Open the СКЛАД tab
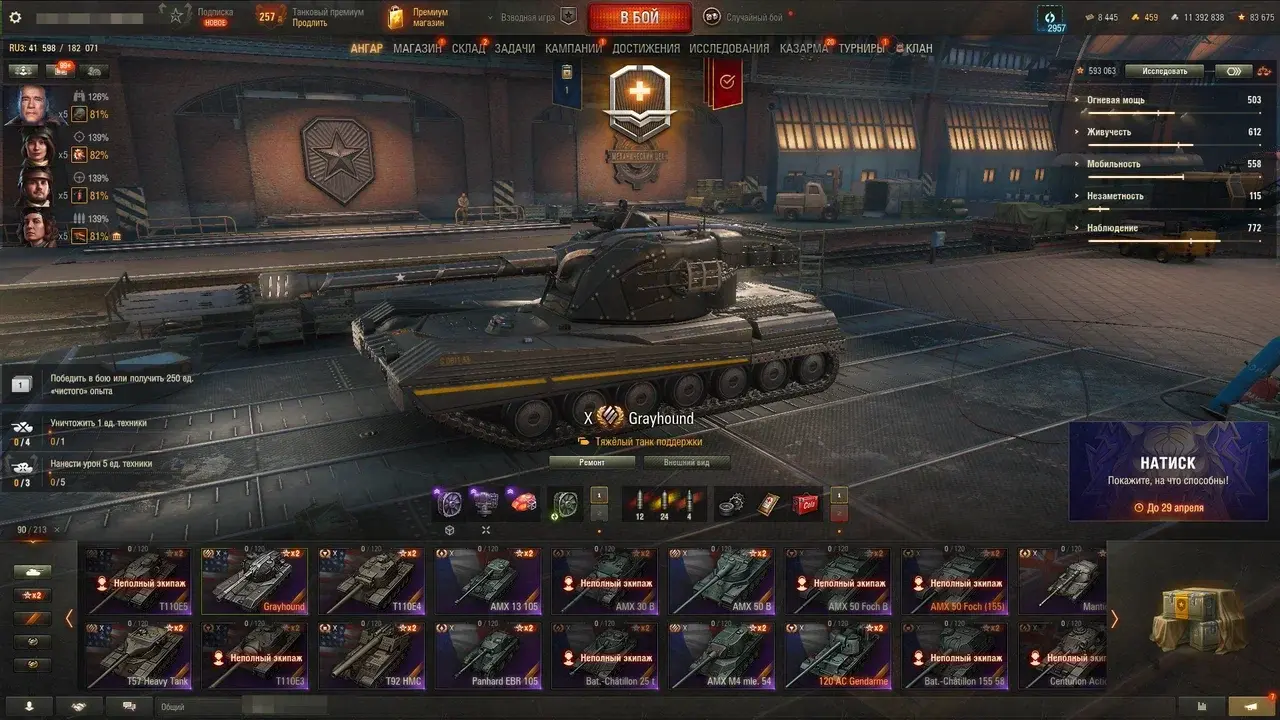The width and height of the screenshot is (1280, 720). [x=468, y=48]
